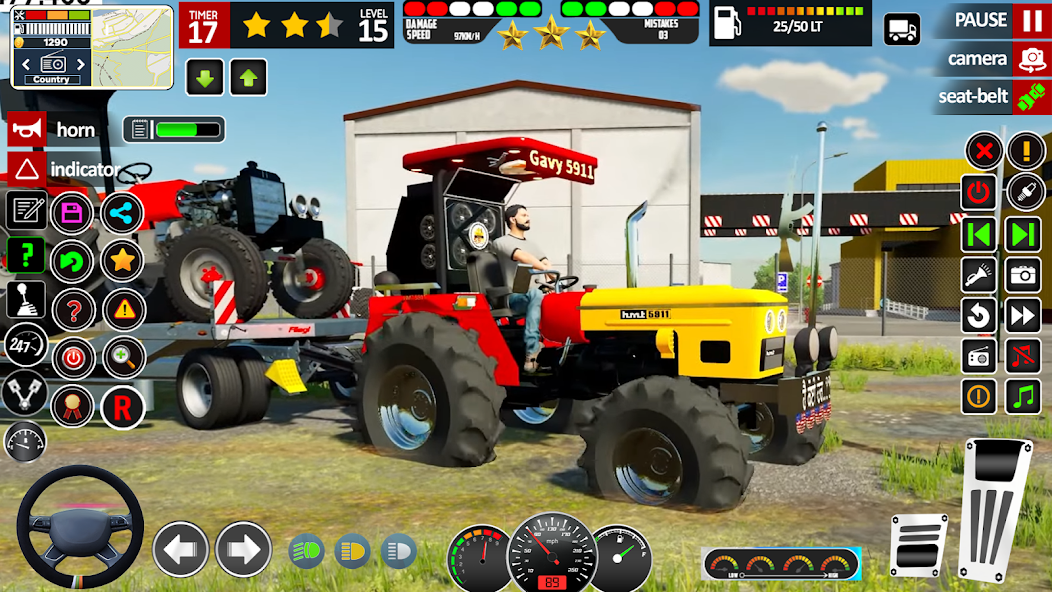1052x592 pixels.
Task: Switch the camera view
Action: [1031, 59]
